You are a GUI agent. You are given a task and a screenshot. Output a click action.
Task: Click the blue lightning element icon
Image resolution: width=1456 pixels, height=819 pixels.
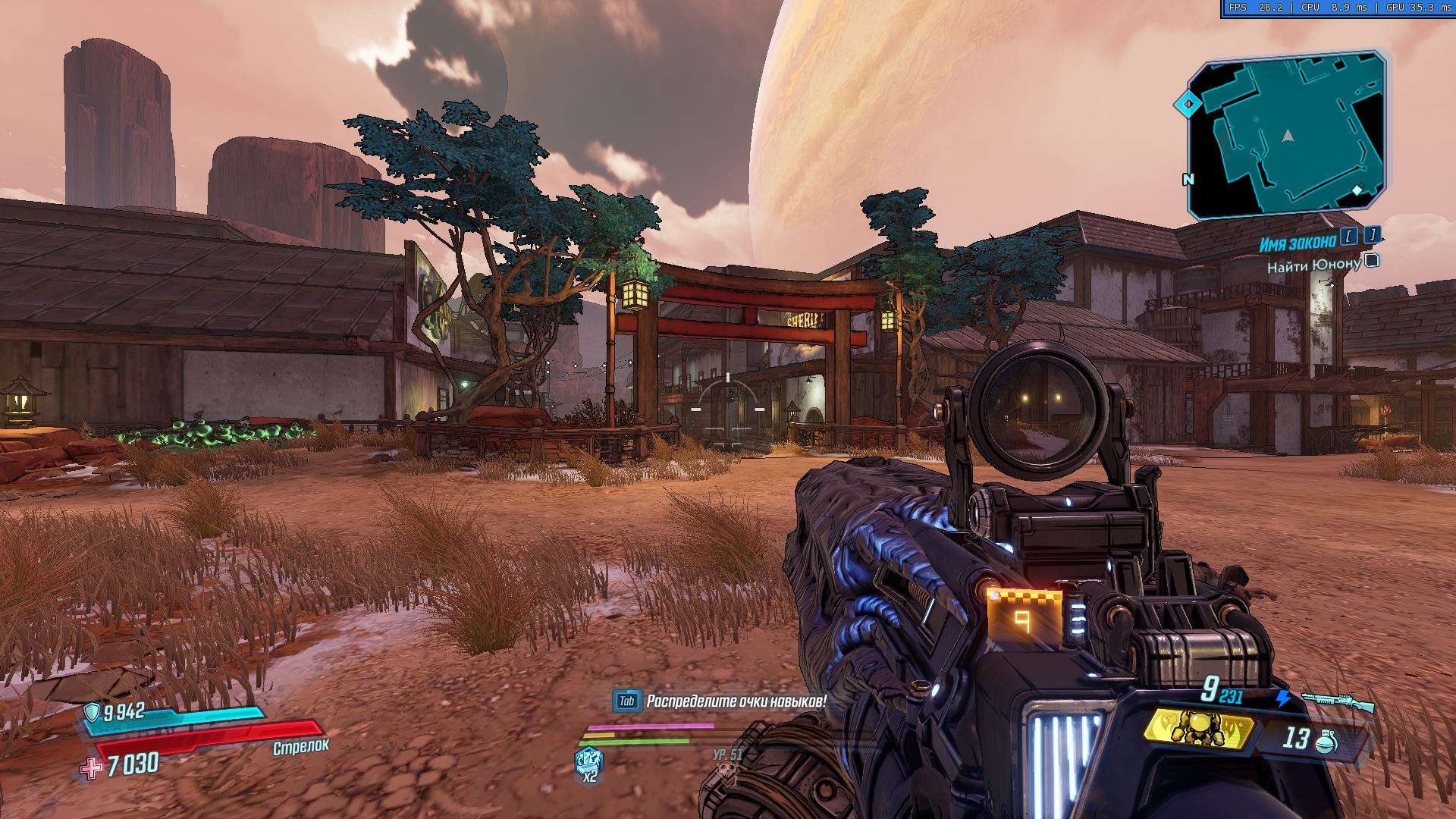point(1283,698)
